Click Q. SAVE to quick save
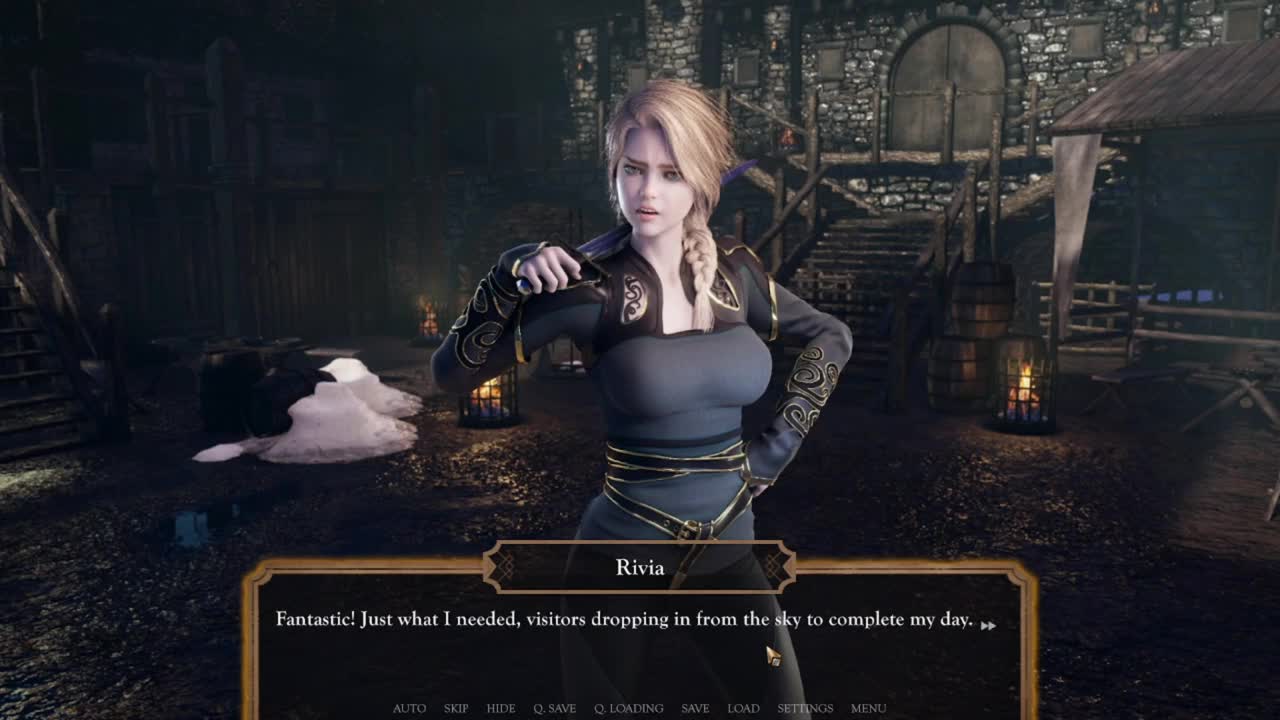 pyautogui.click(x=554, y=708)
